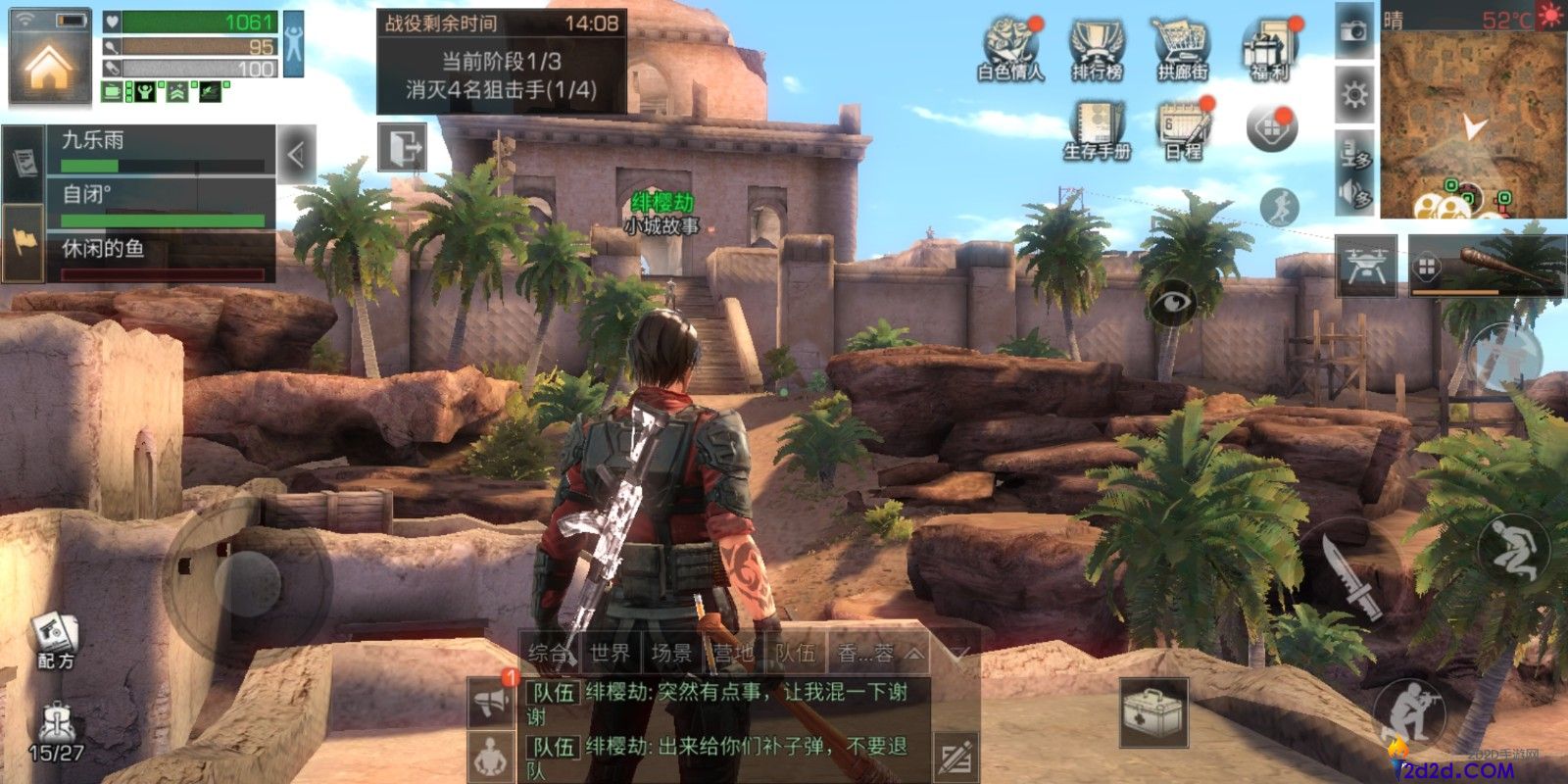
Task: Click the exit door button
Action: (x=403, y=148)
